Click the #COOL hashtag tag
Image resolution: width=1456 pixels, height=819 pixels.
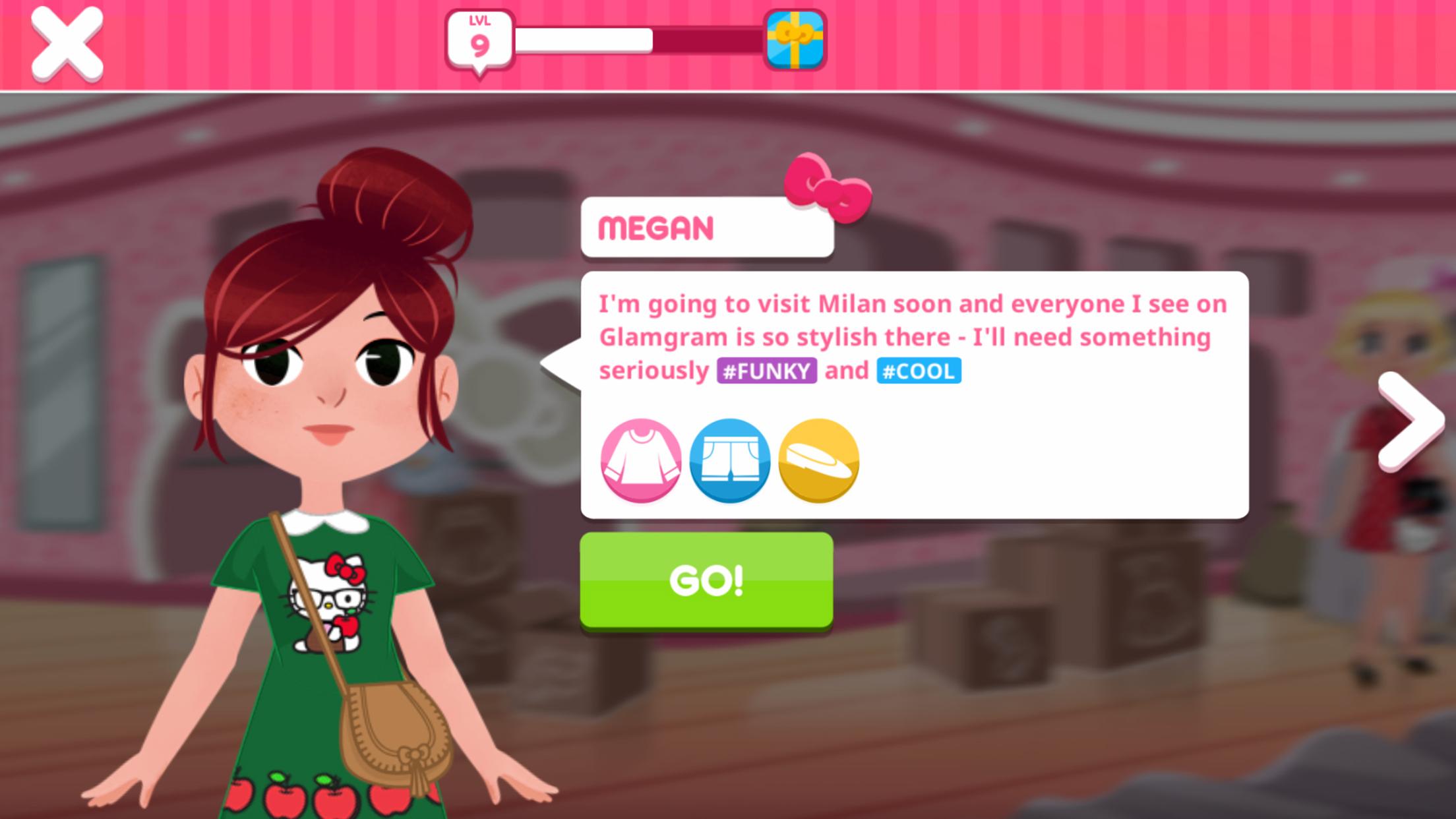point(919,371)
